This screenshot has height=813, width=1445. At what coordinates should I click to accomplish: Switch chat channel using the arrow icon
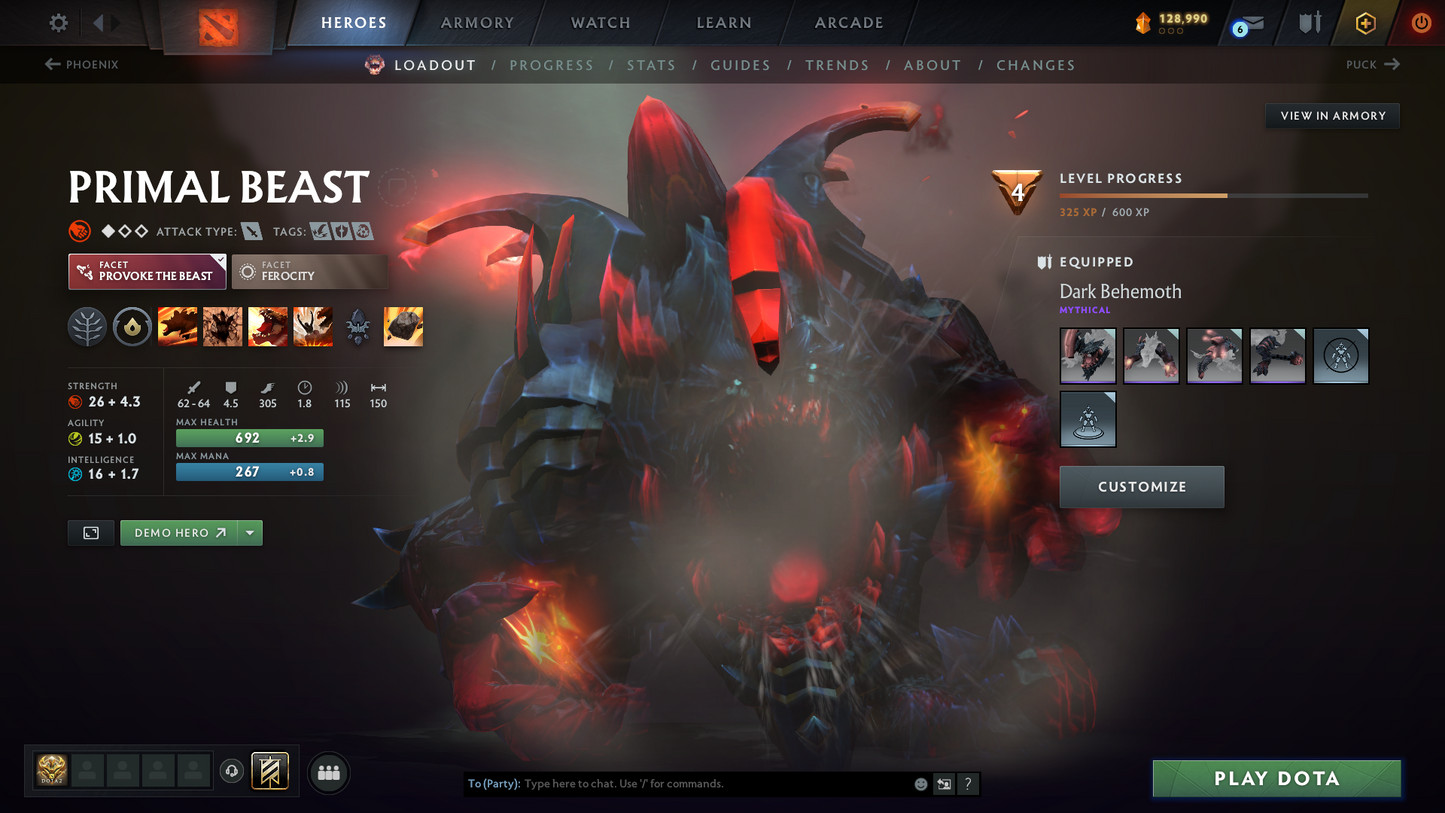click(x=943, y=784)
